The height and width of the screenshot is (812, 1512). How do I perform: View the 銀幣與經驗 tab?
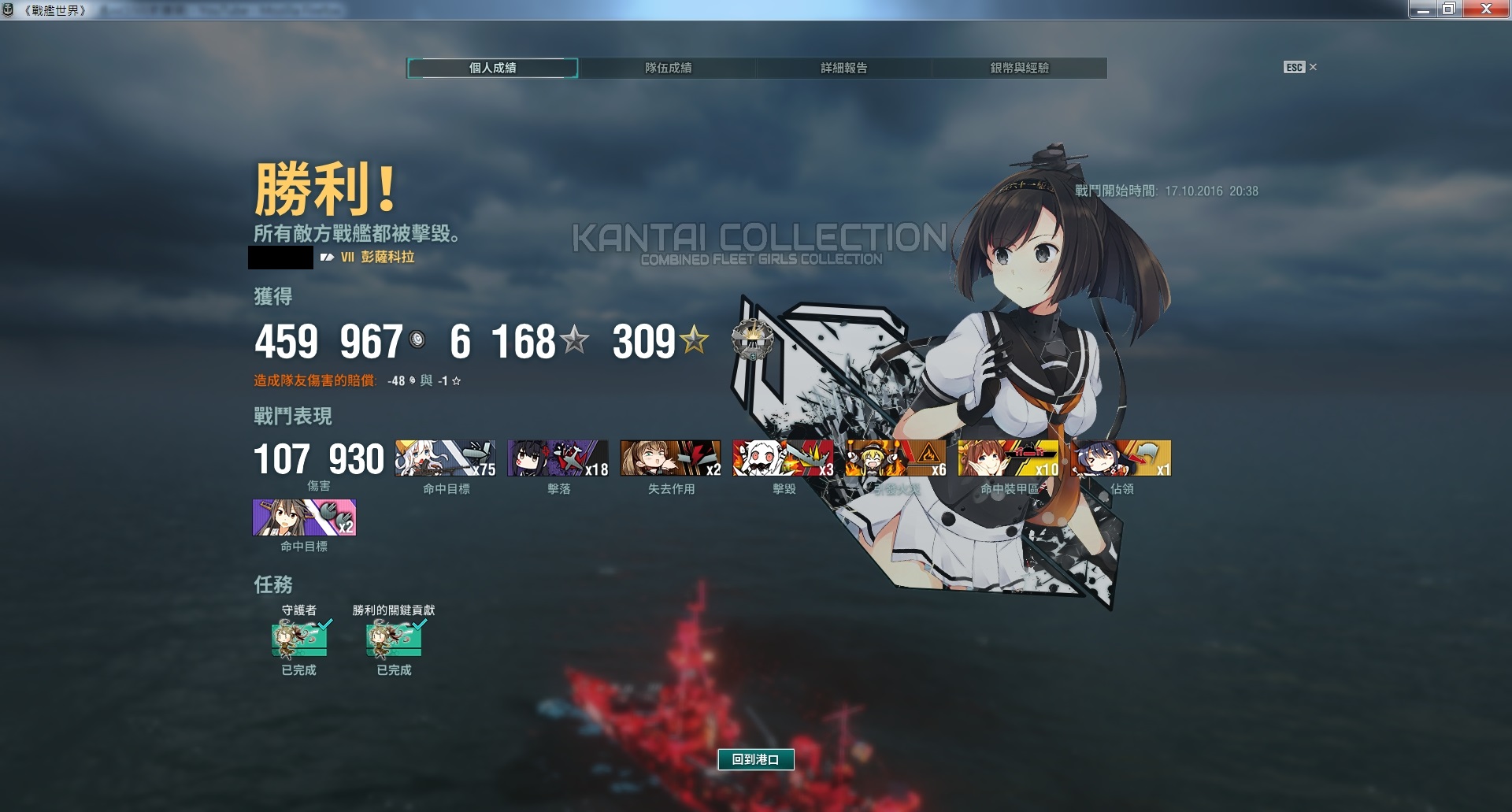(x=1019, y=68)
